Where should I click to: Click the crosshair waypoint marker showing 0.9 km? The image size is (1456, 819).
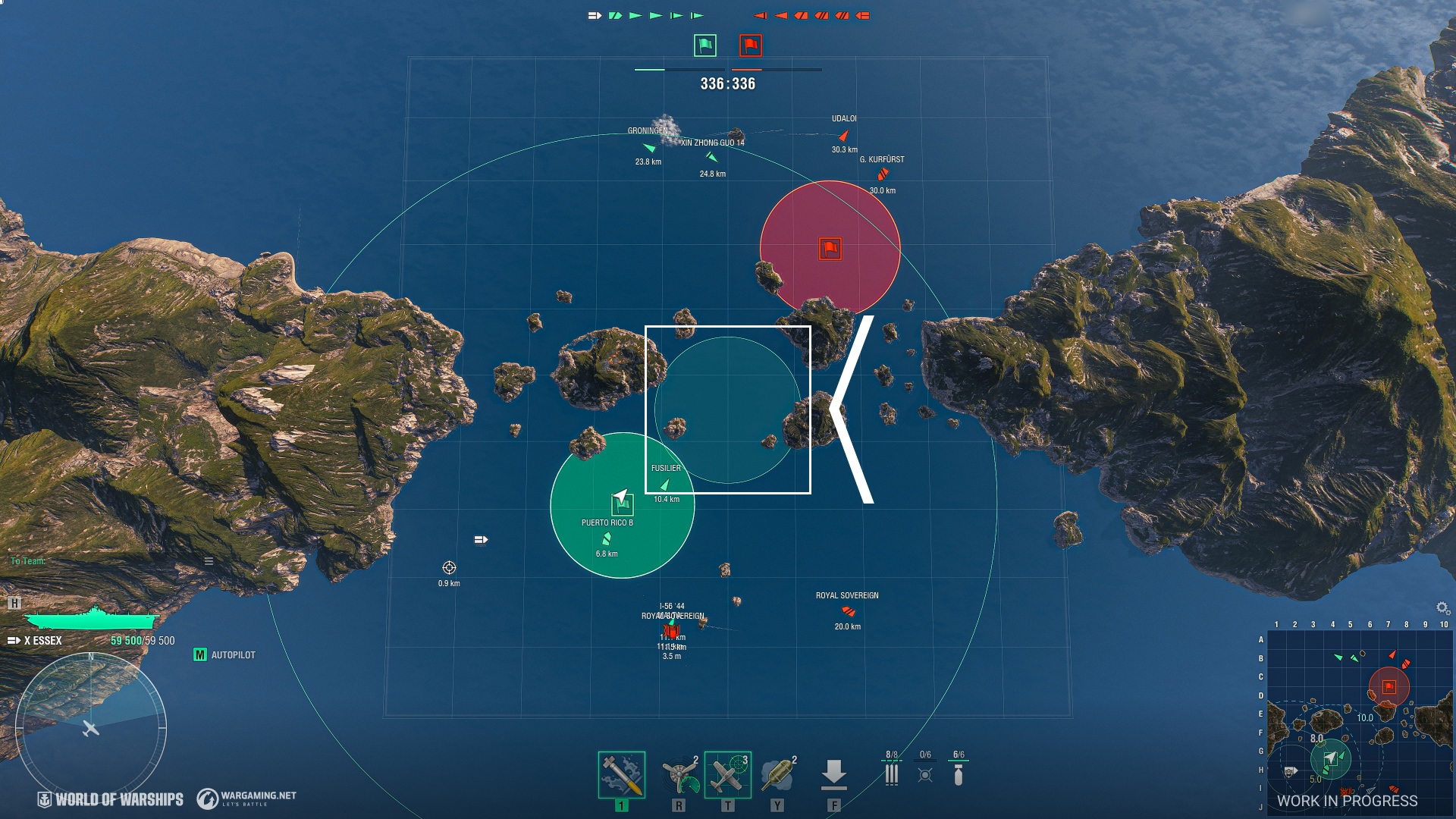tap(450, 566)
